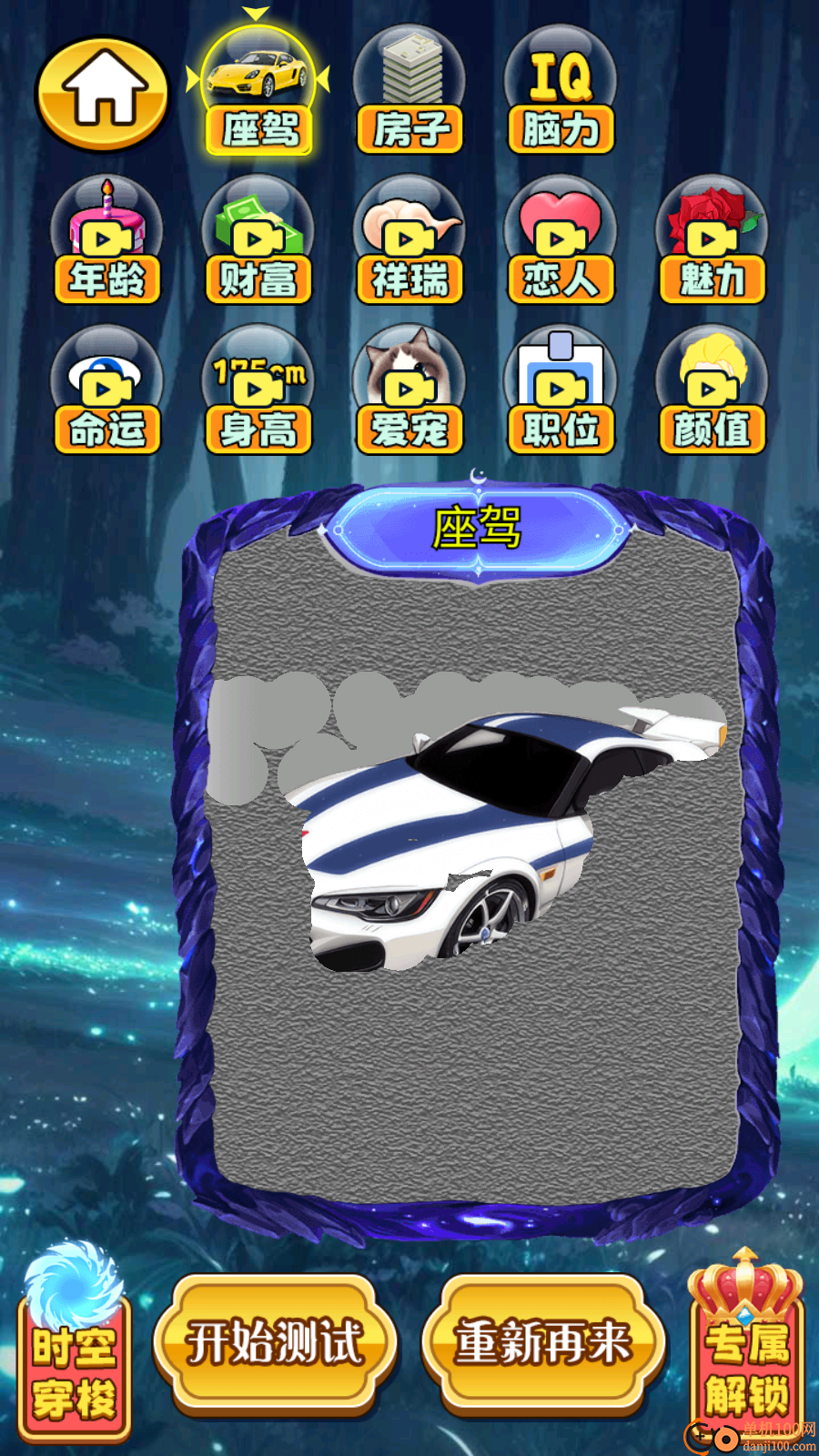Open the 命运 fate category
819x1456 pixels.
pos(106,393)
